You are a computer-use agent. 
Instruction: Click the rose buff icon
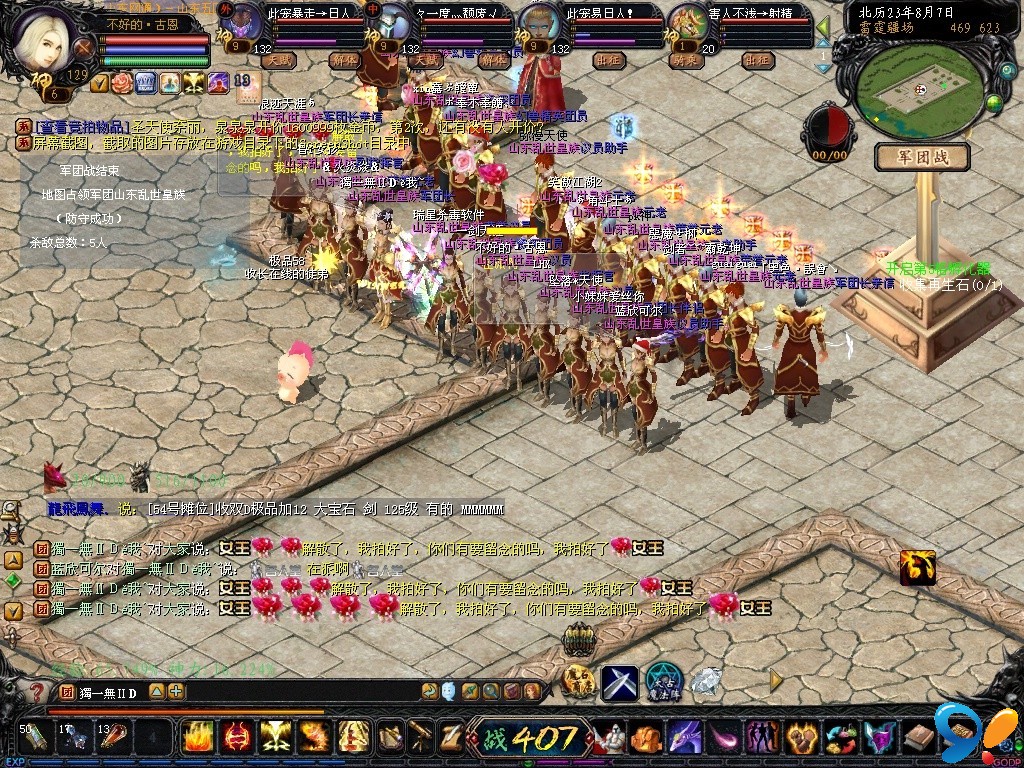122,82
